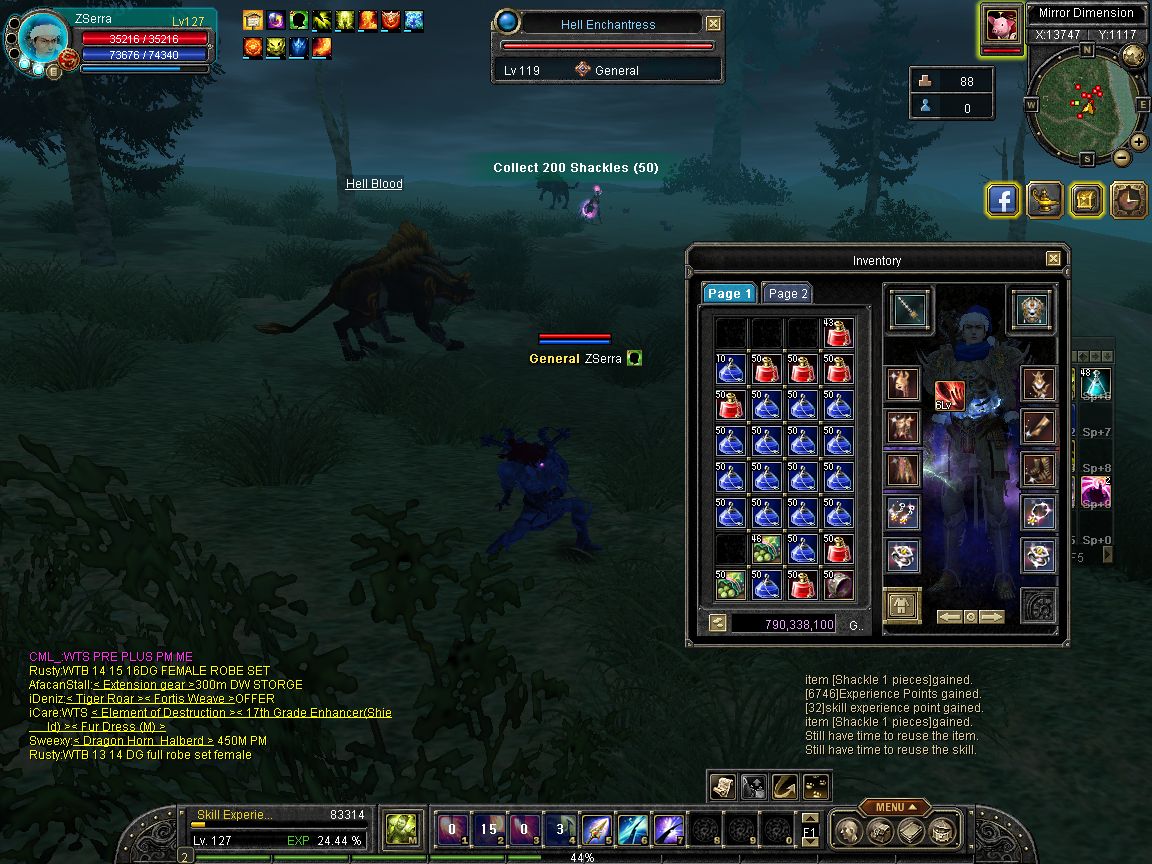The image size is (1152, 864).
Task: Open the golden magic lamp icon
Action: click(x=1045, y=200)
